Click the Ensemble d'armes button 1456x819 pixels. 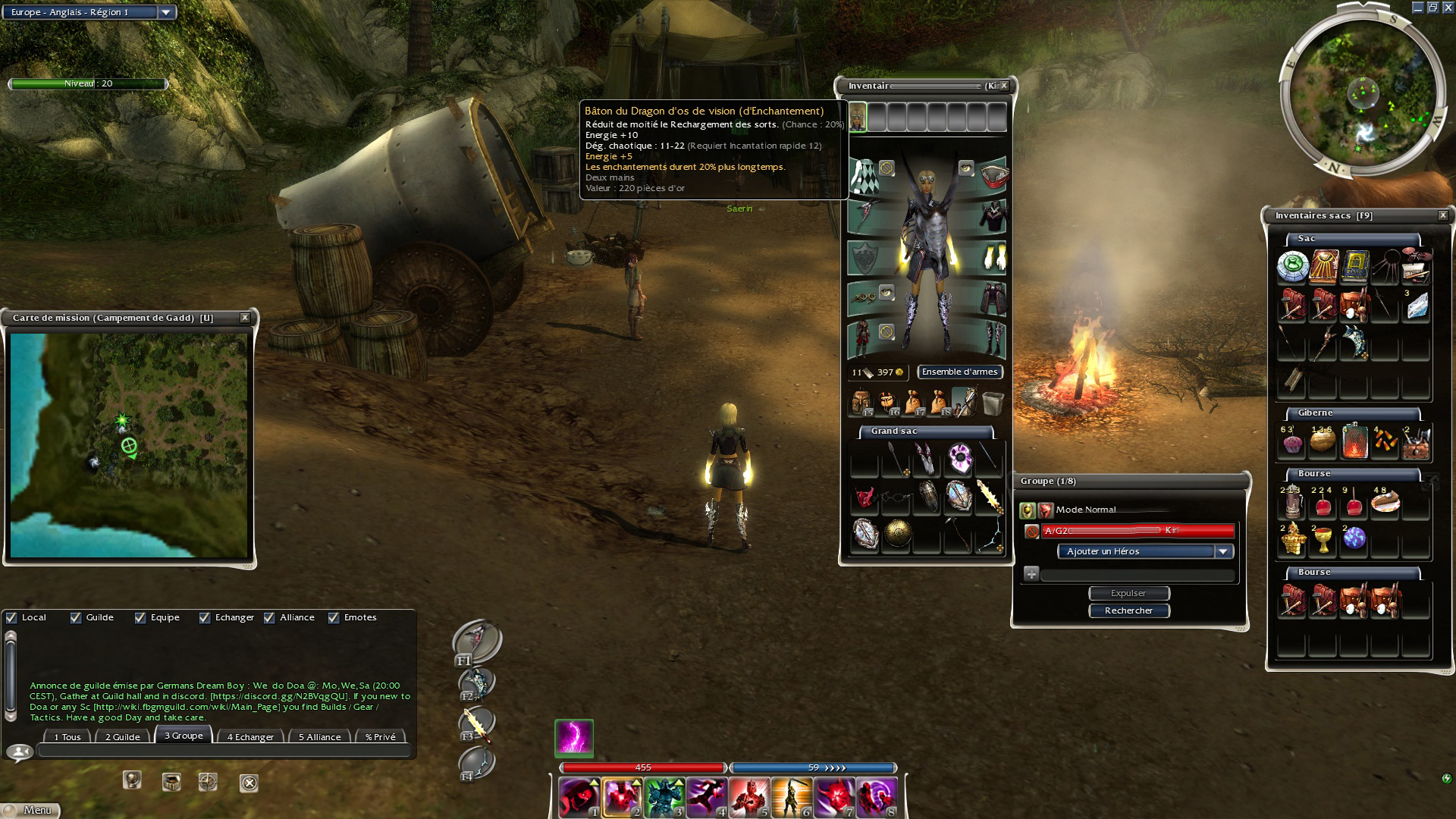pos(959,372)
